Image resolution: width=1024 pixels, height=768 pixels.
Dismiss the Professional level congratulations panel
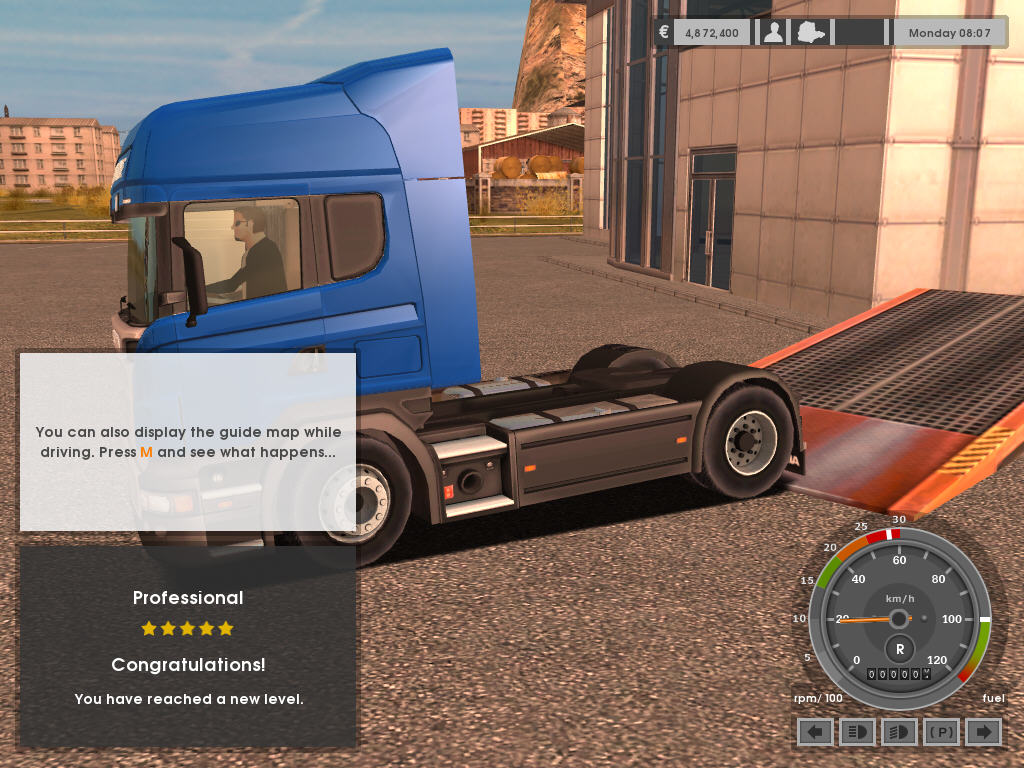[188, 646]
